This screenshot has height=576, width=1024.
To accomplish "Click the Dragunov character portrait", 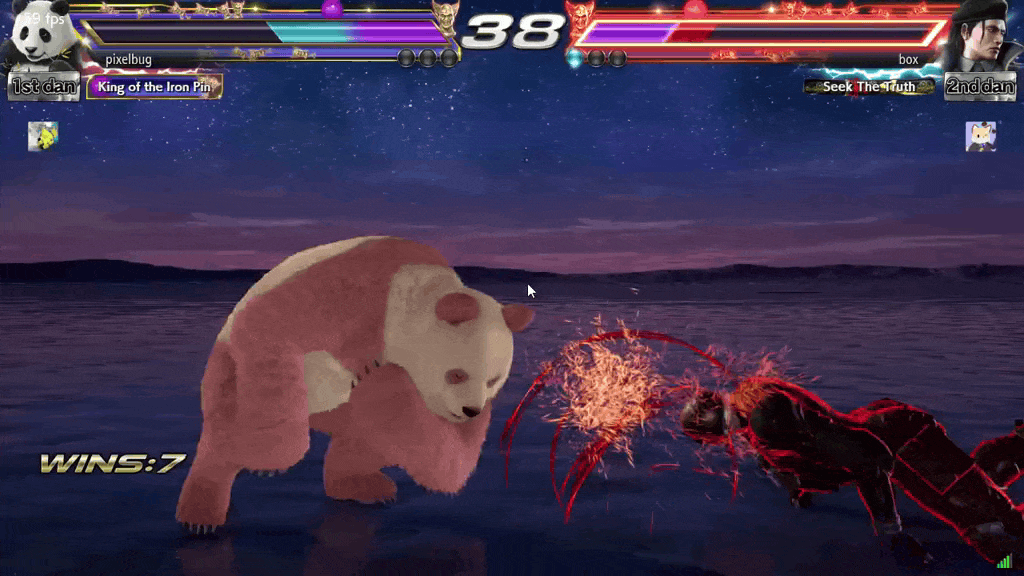I will 981,37.
